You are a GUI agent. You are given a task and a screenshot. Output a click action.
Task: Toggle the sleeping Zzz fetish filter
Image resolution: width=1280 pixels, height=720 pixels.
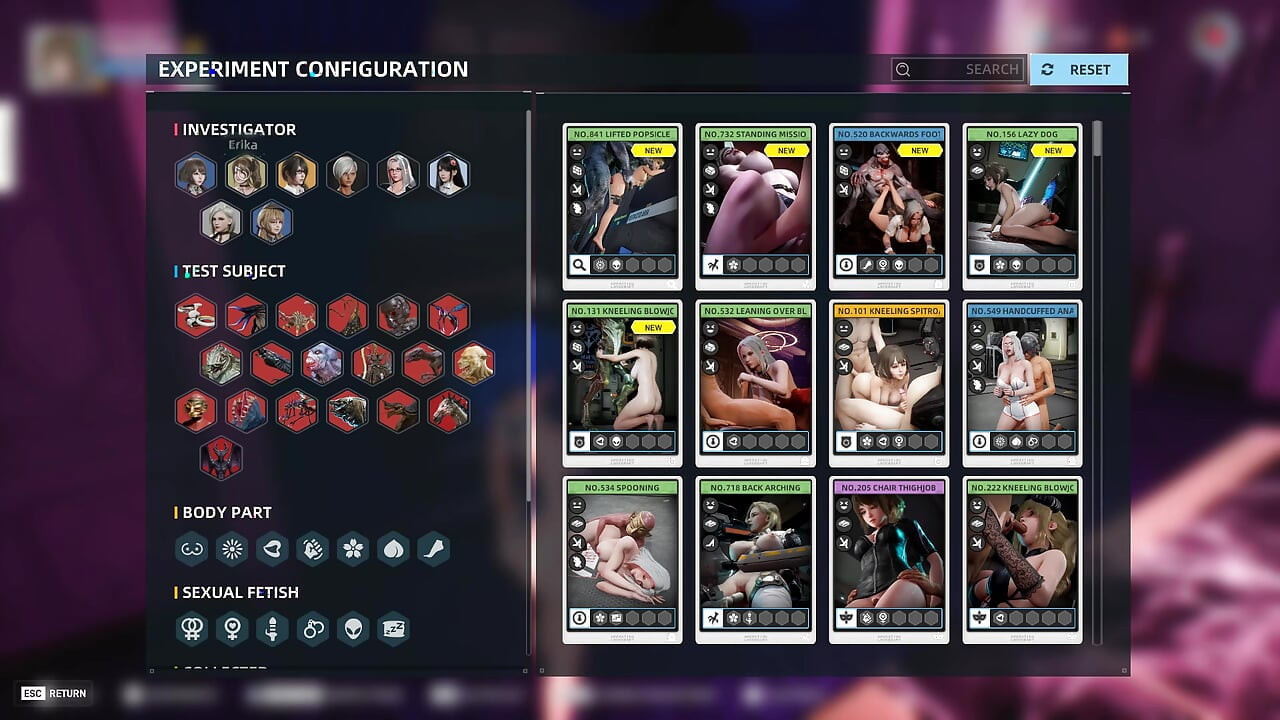tap(393, 629)
